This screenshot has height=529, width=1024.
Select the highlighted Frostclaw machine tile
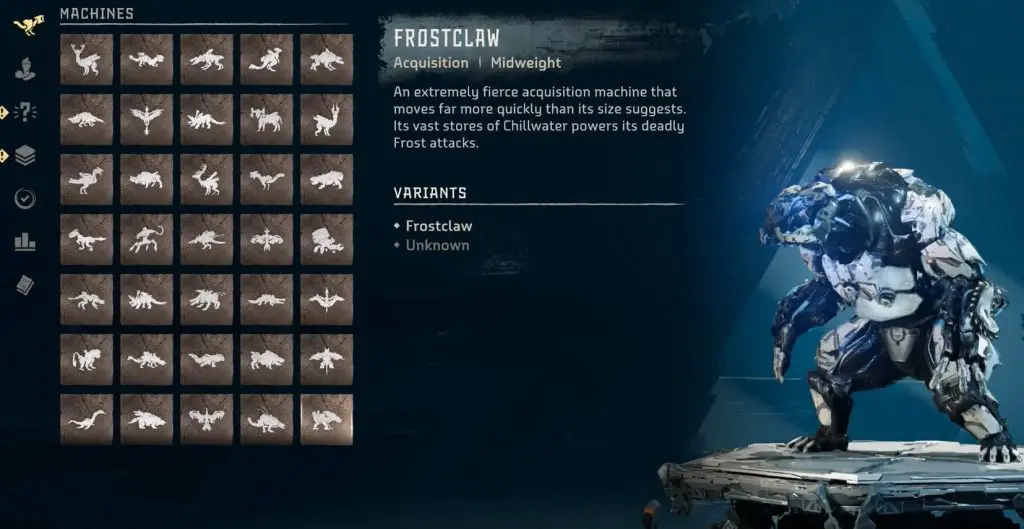coord(326,419)
